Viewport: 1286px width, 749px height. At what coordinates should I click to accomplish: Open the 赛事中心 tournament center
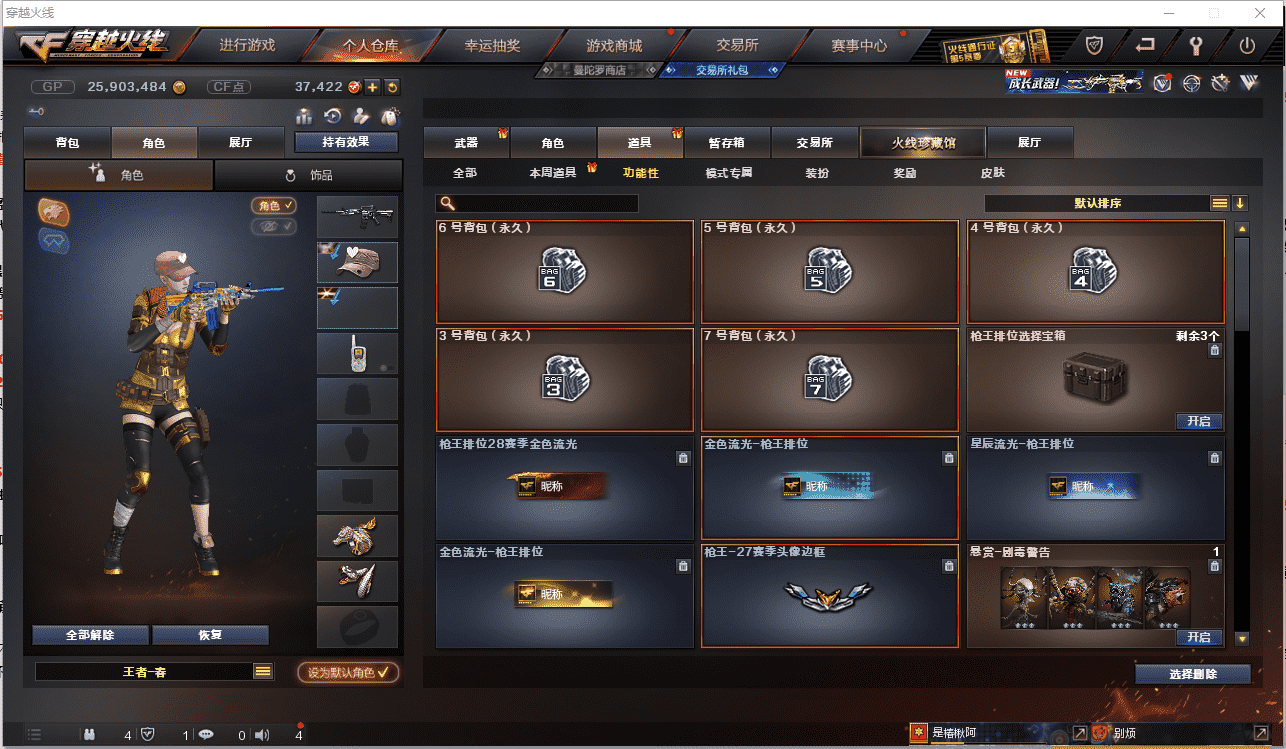(859, 45)
